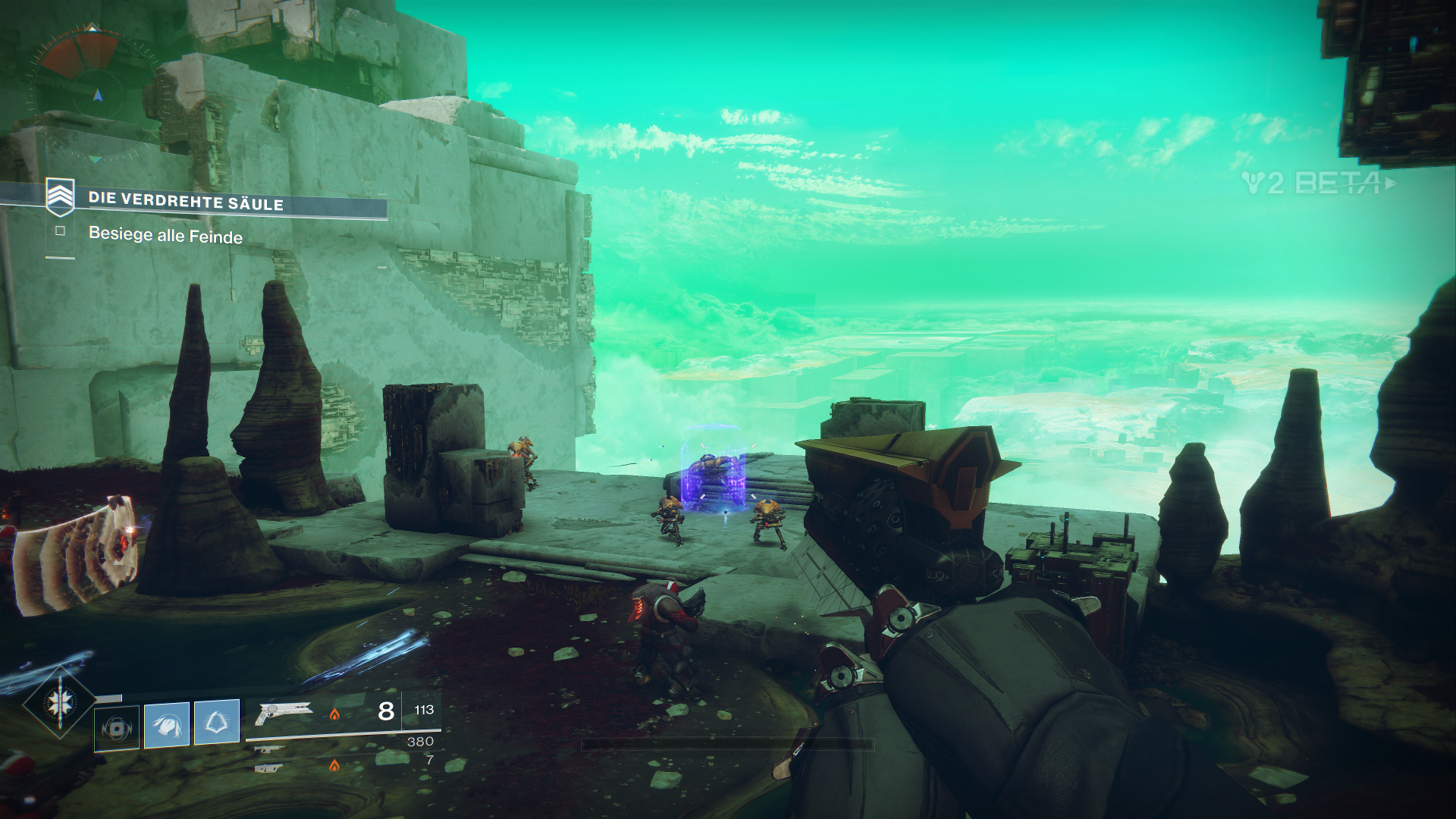This screenshot has height=819, width=1456.
Task: Select the equipped hand cannon weapon icon
Action: pos(284,712)
